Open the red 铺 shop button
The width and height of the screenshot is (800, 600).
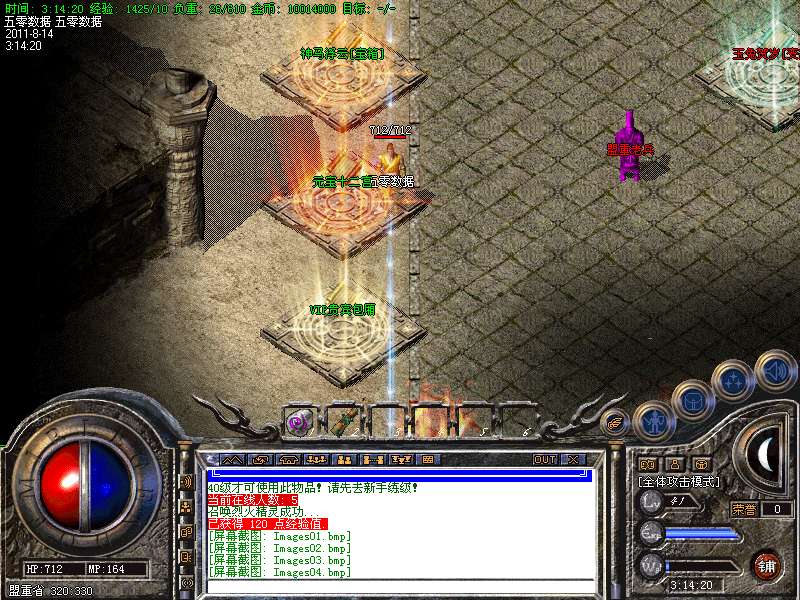pos(766,565)
